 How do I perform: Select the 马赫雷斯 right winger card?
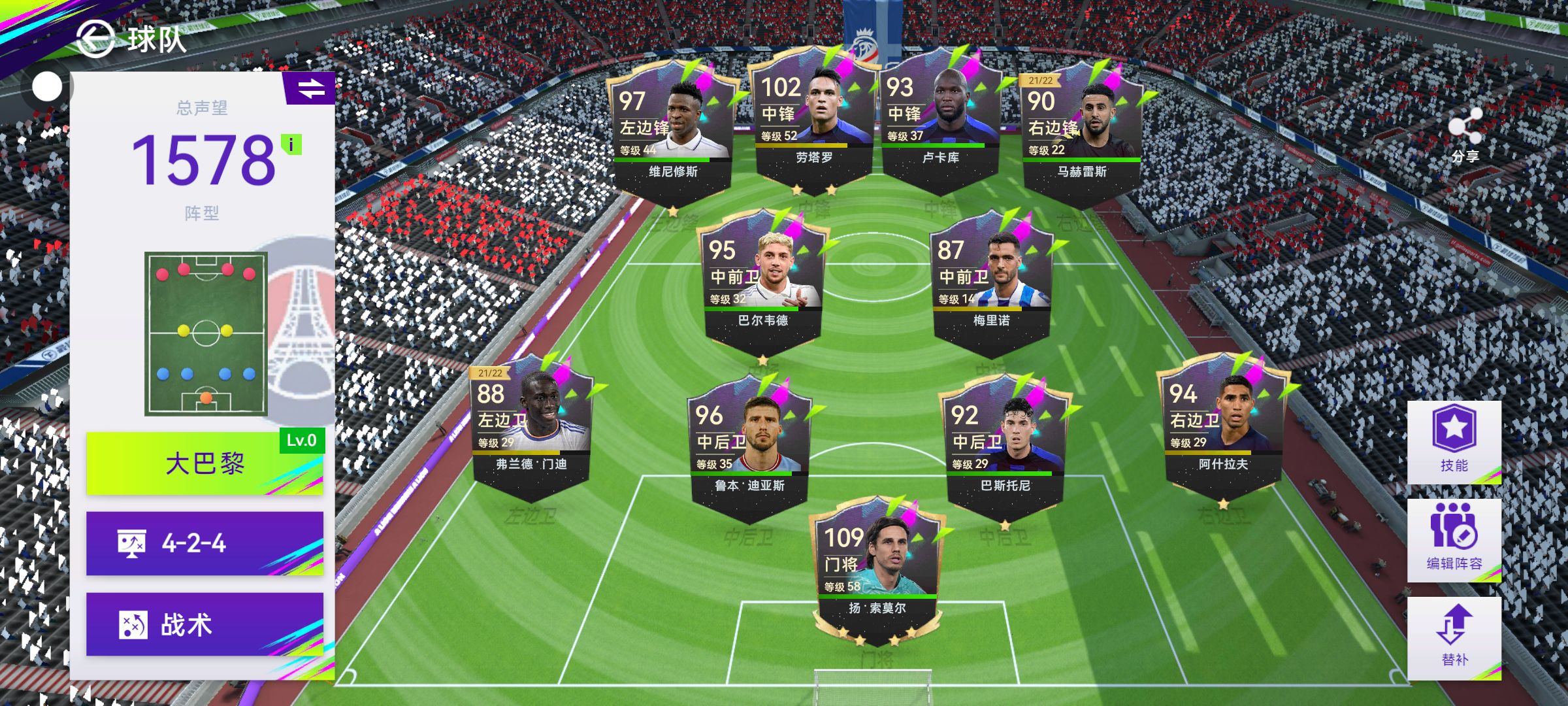(x=1082, y=131)
